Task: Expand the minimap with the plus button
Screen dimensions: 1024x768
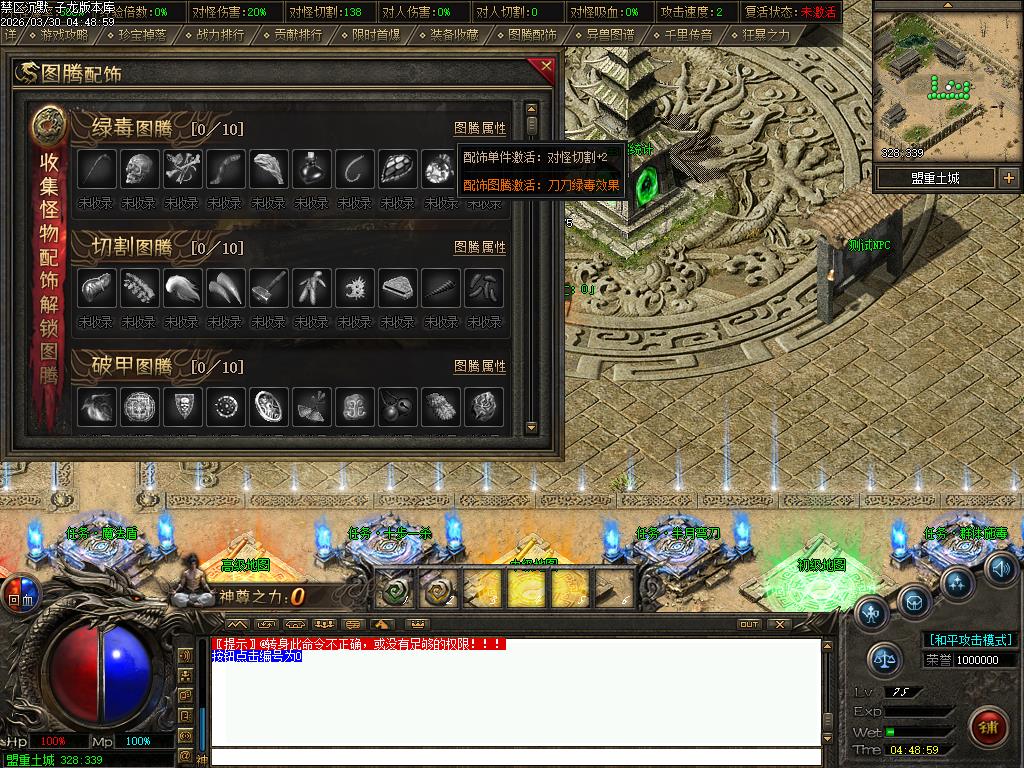Action: [1008, 178]
